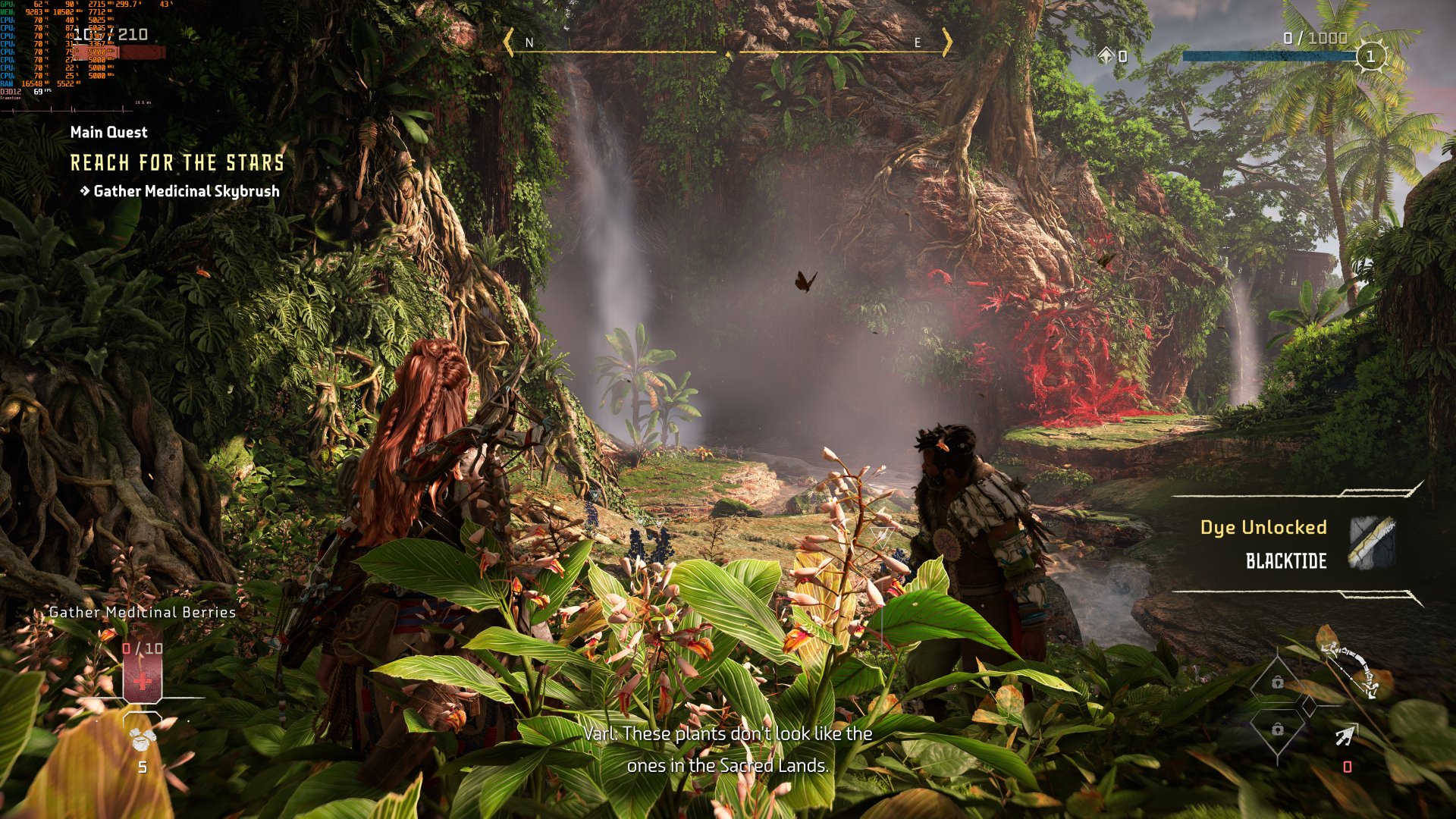Screen dimensions: 1456x819
Task: Toggle the lower lock on the weapon wheel slot
Action: click(x=1278, y=730)
